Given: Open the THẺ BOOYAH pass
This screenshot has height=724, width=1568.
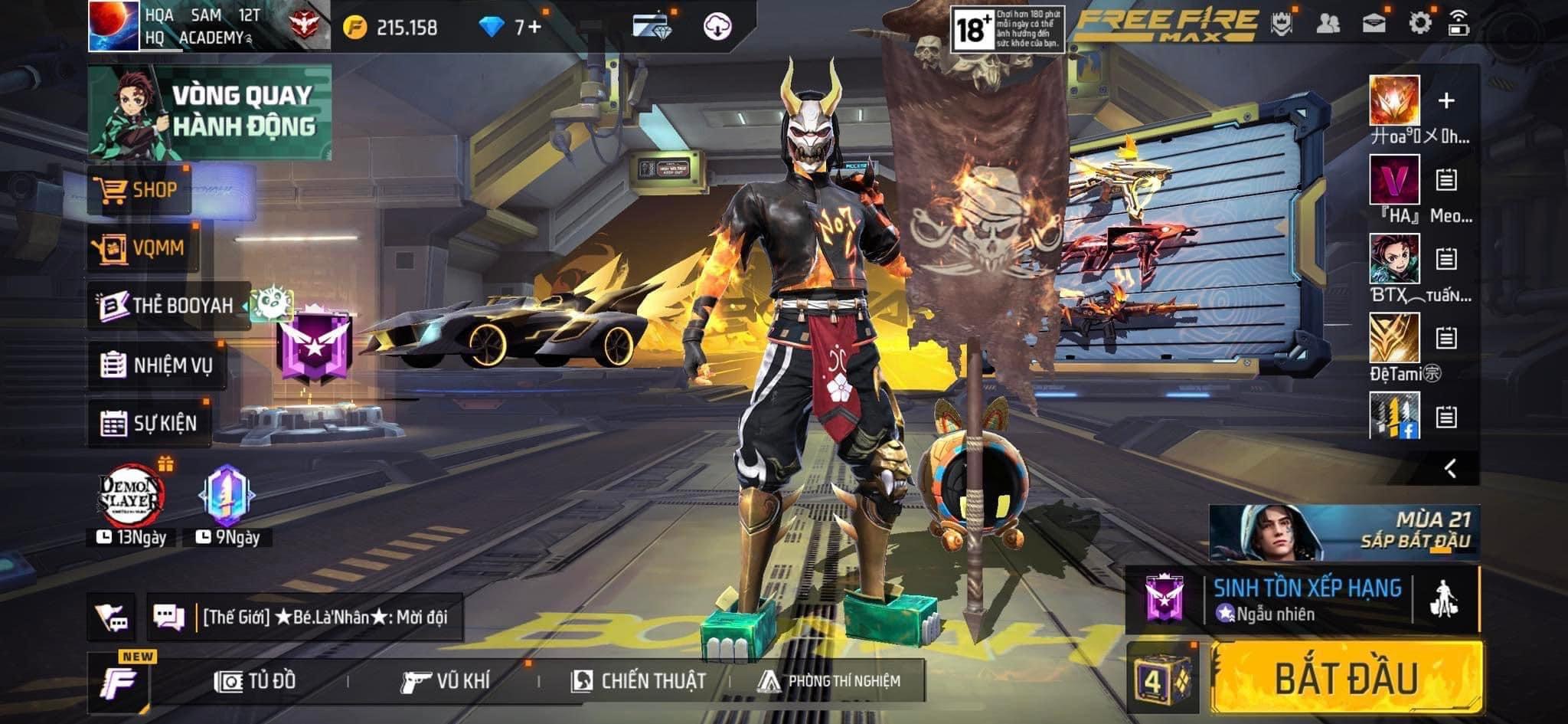Looking at the screenshot, I should (x=168, y=306).
